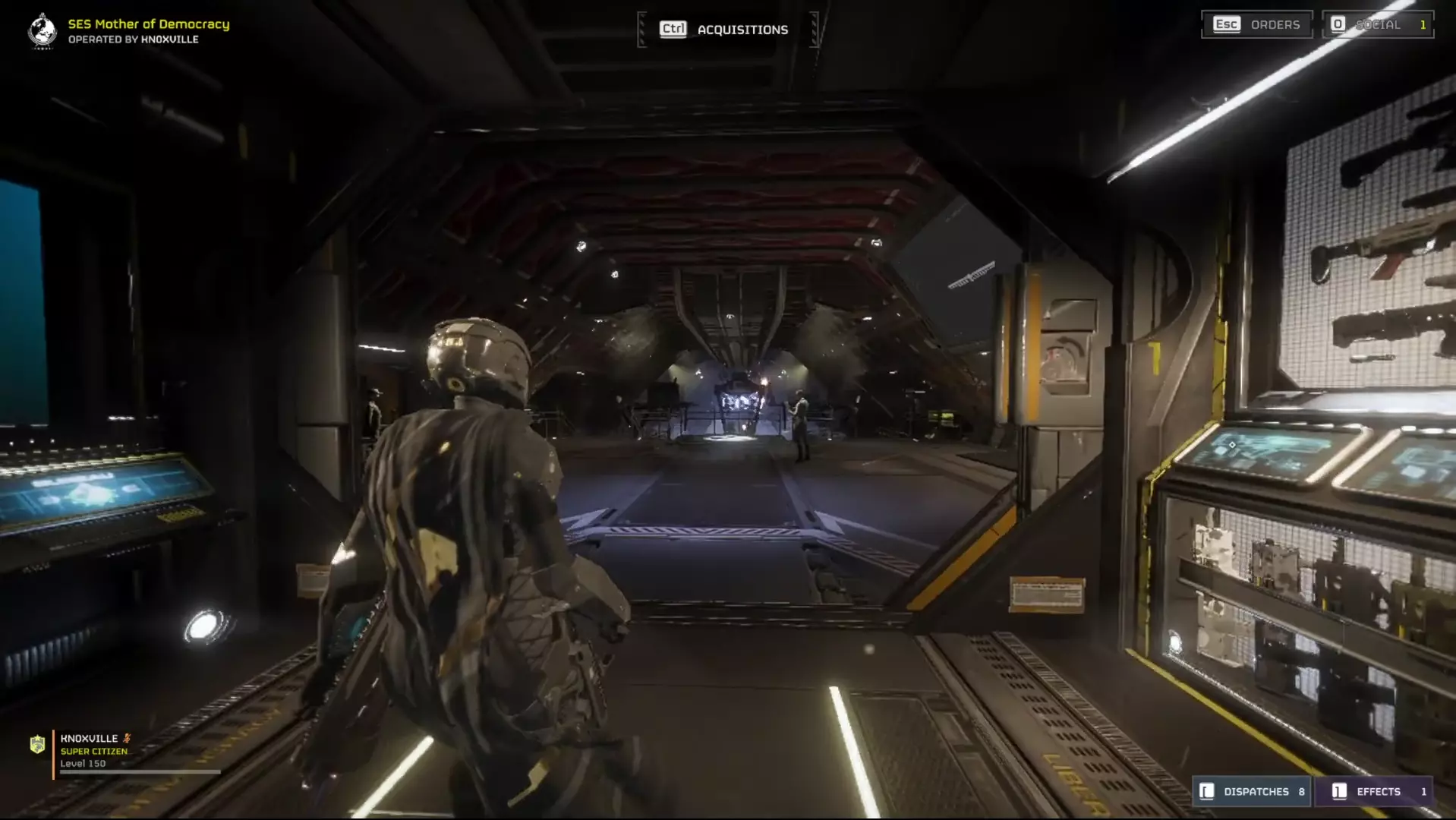The image size is (1456, 820).
Task: Open the Acquisitions menu
Action: point(726,30)
